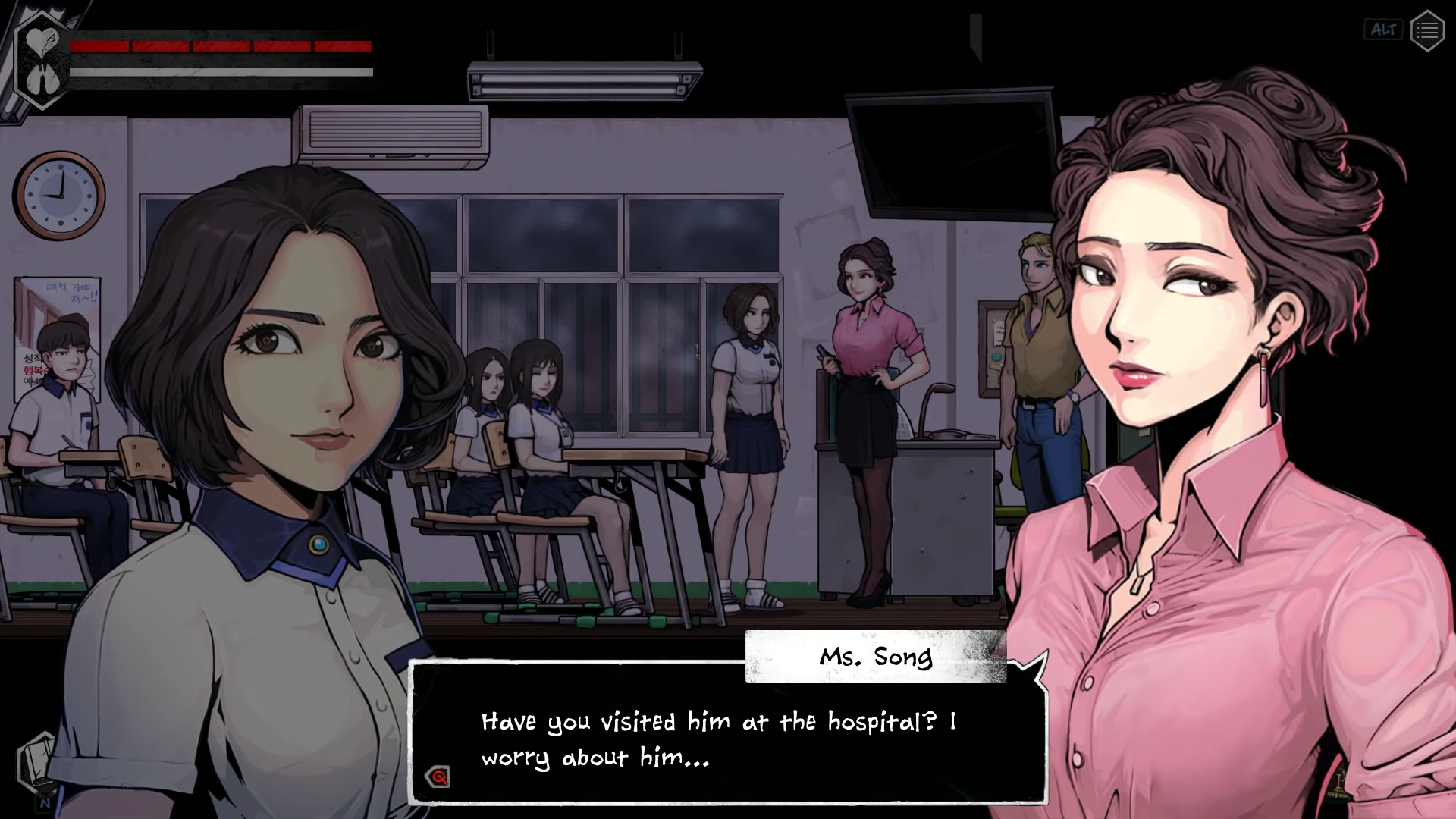This screenshot has width=1456, height=819.
Task: Click the red magnifier icon in the dialogue box
Action: (439, 777)
